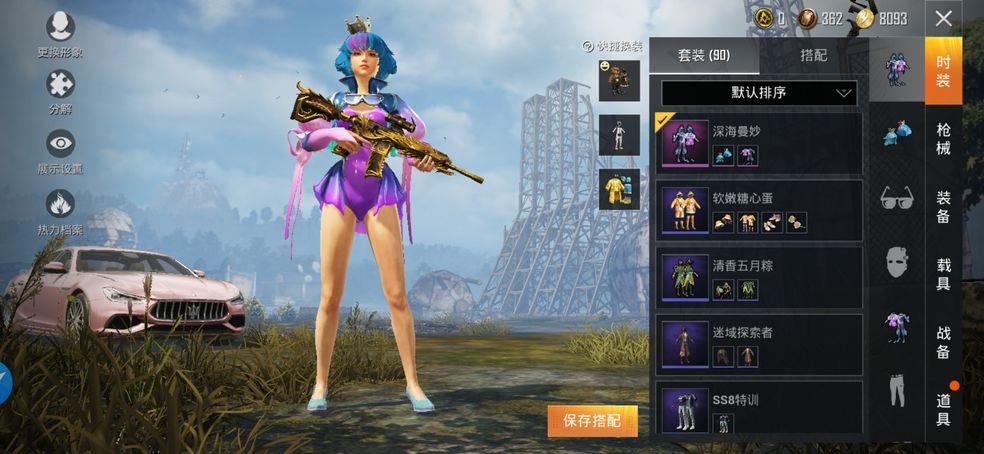The width and height of the screenshot is (984, 454).
Task: Choose the 软嫩糖心蛋 outfit set
Action: tap(761, 210)
